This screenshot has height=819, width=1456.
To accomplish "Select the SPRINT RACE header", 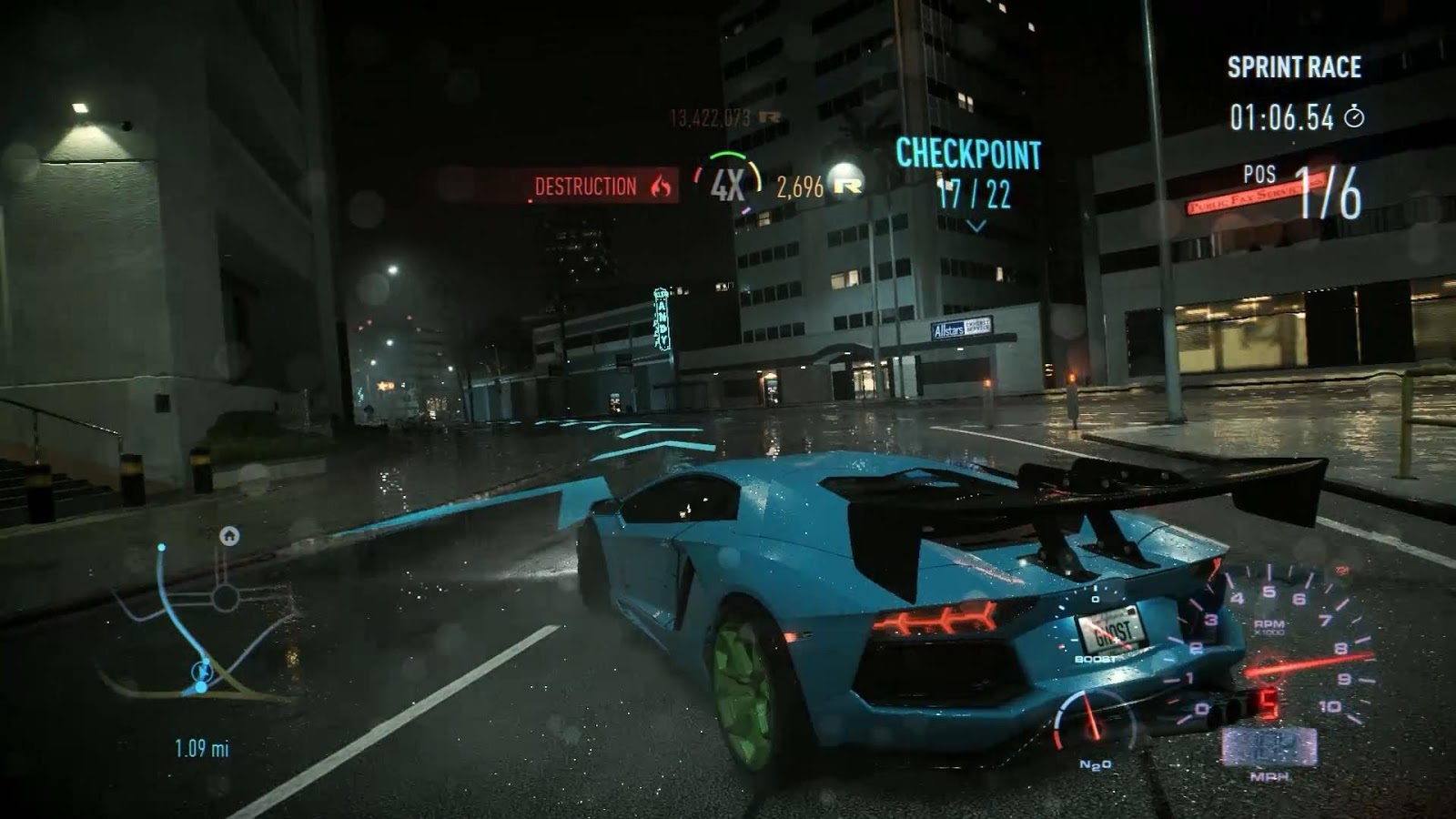I will pos(1294,66).
